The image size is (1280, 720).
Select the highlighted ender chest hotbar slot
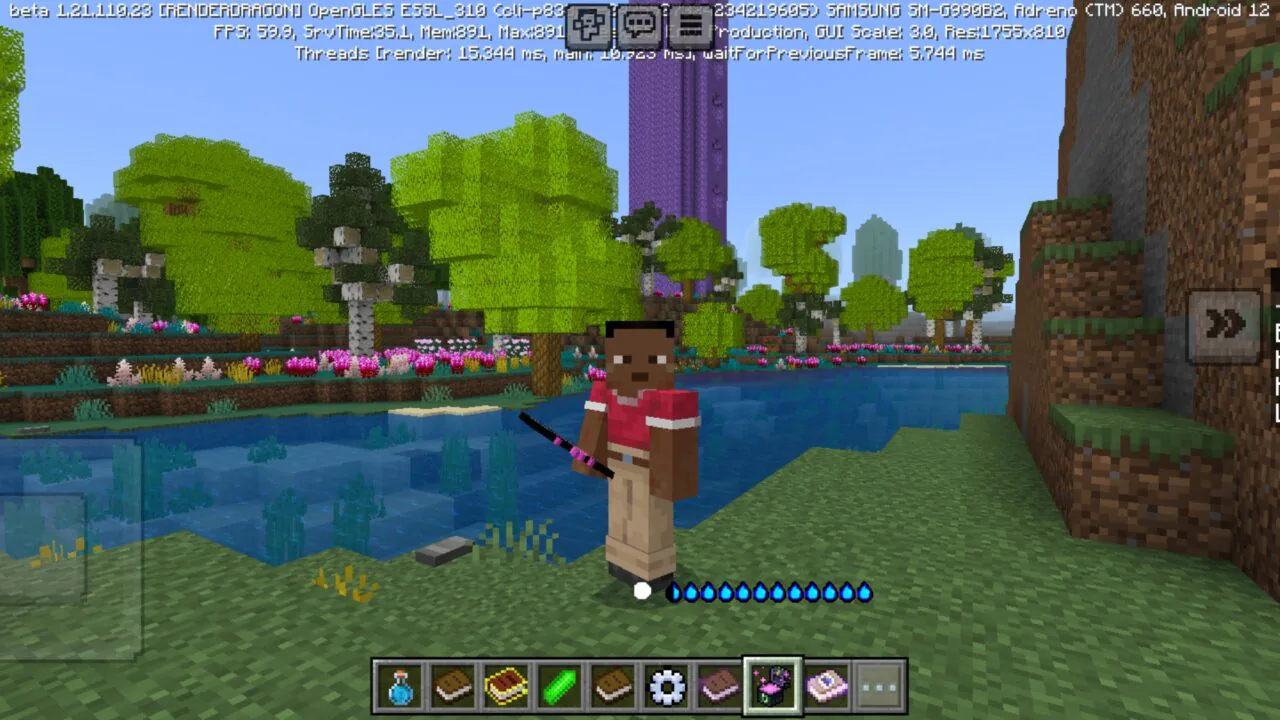(x=772, y=686)
